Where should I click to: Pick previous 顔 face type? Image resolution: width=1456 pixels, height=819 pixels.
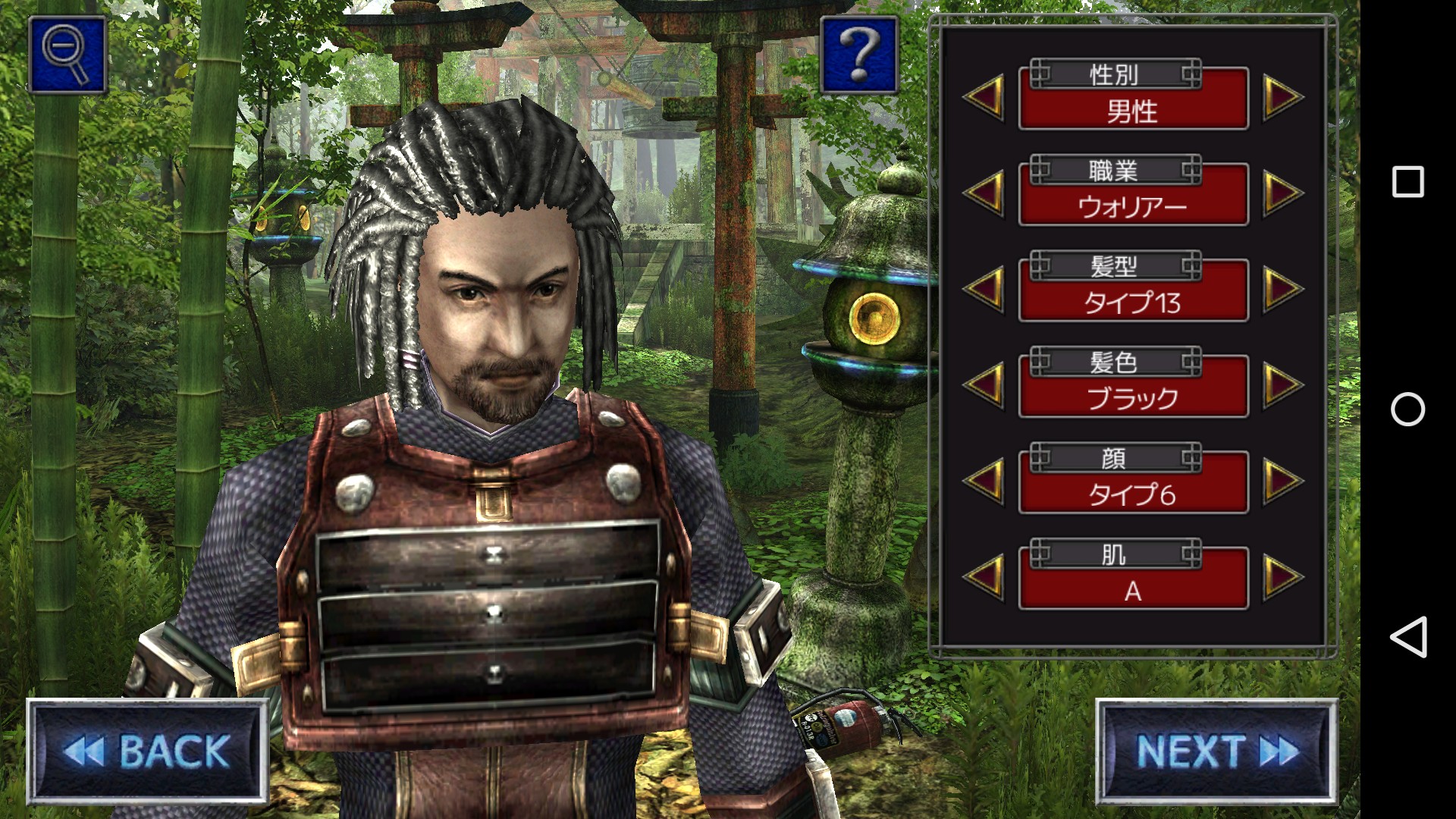coord(985,481)
